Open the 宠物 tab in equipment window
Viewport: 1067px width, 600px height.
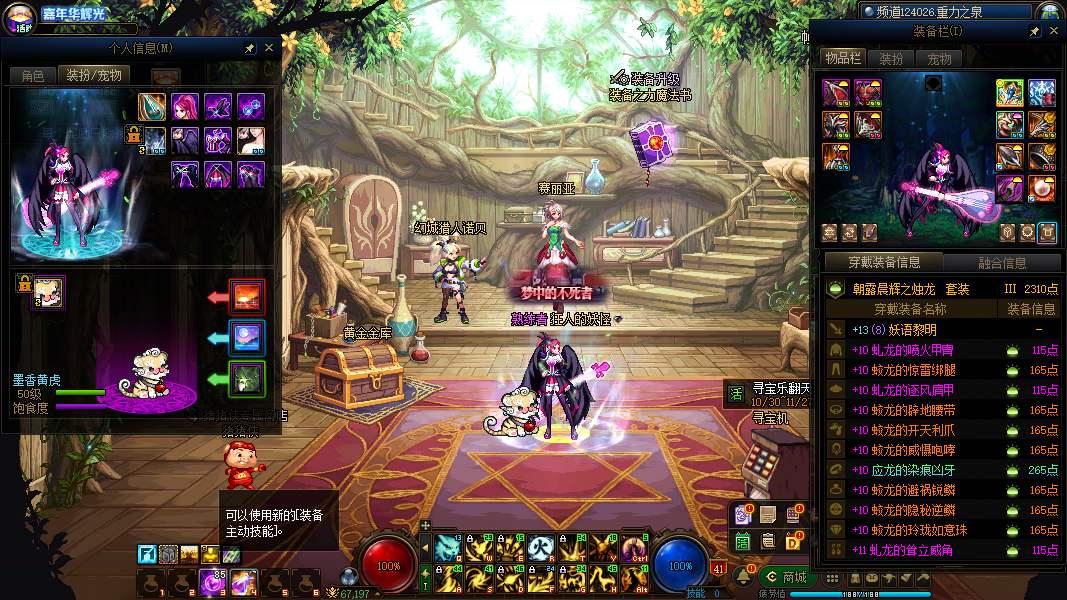tap(939, 59)
